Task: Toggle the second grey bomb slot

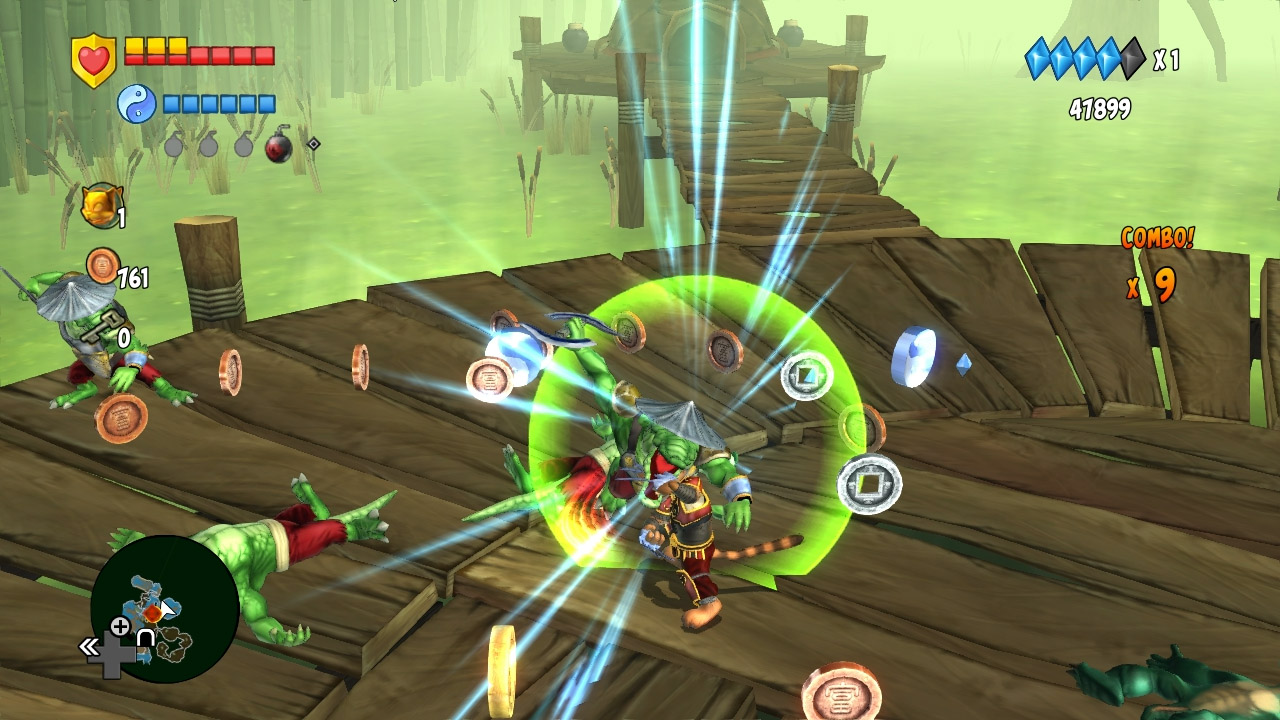Action: click(x=211, y=145)
